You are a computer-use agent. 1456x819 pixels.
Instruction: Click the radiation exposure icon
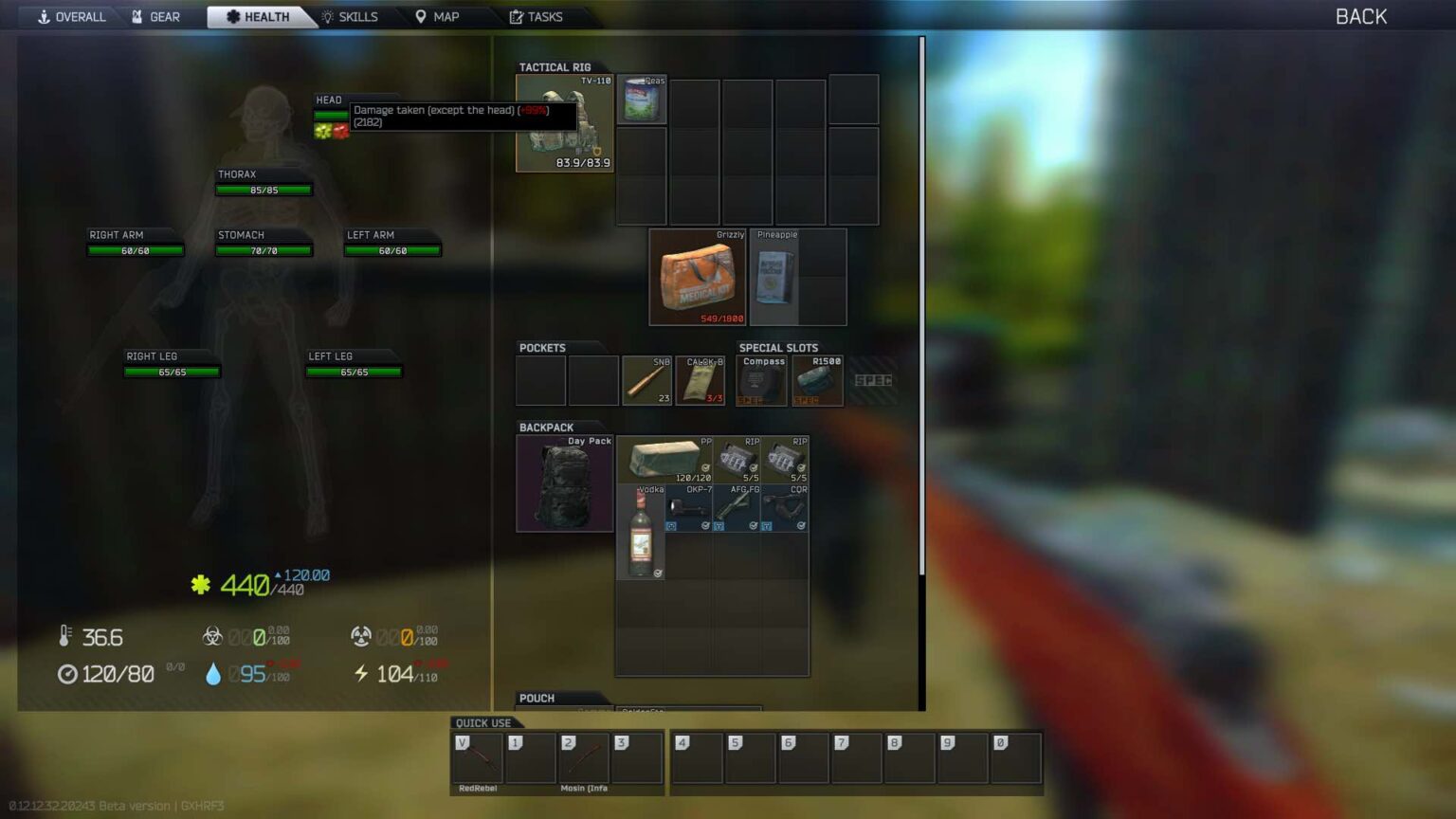(x=360, y=637)
